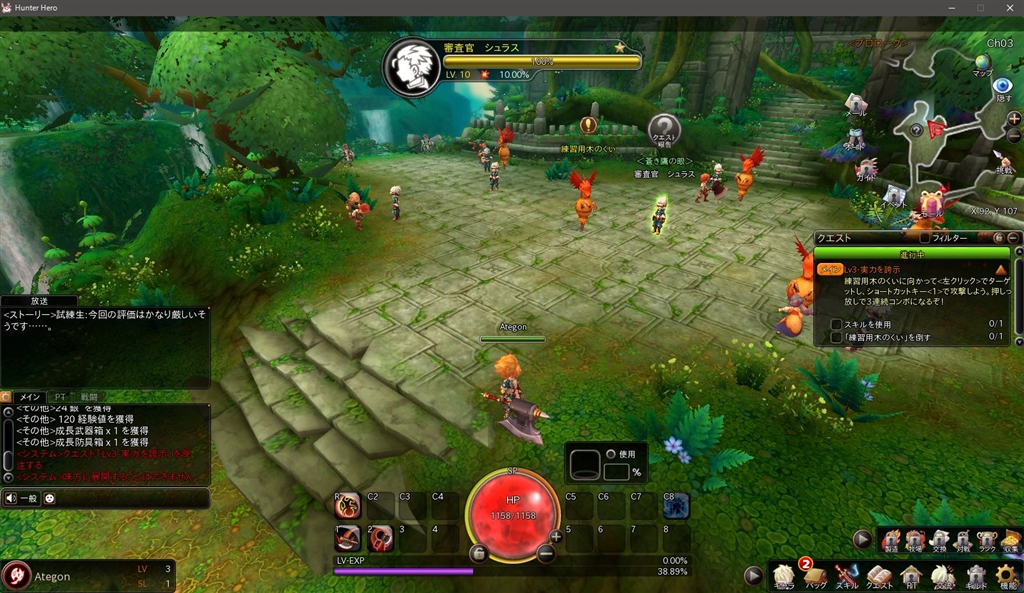Image resolution: width=1024 pixels, height=593 pixels.
Task: Open the スキル skills menu
Action: [847, 576]
